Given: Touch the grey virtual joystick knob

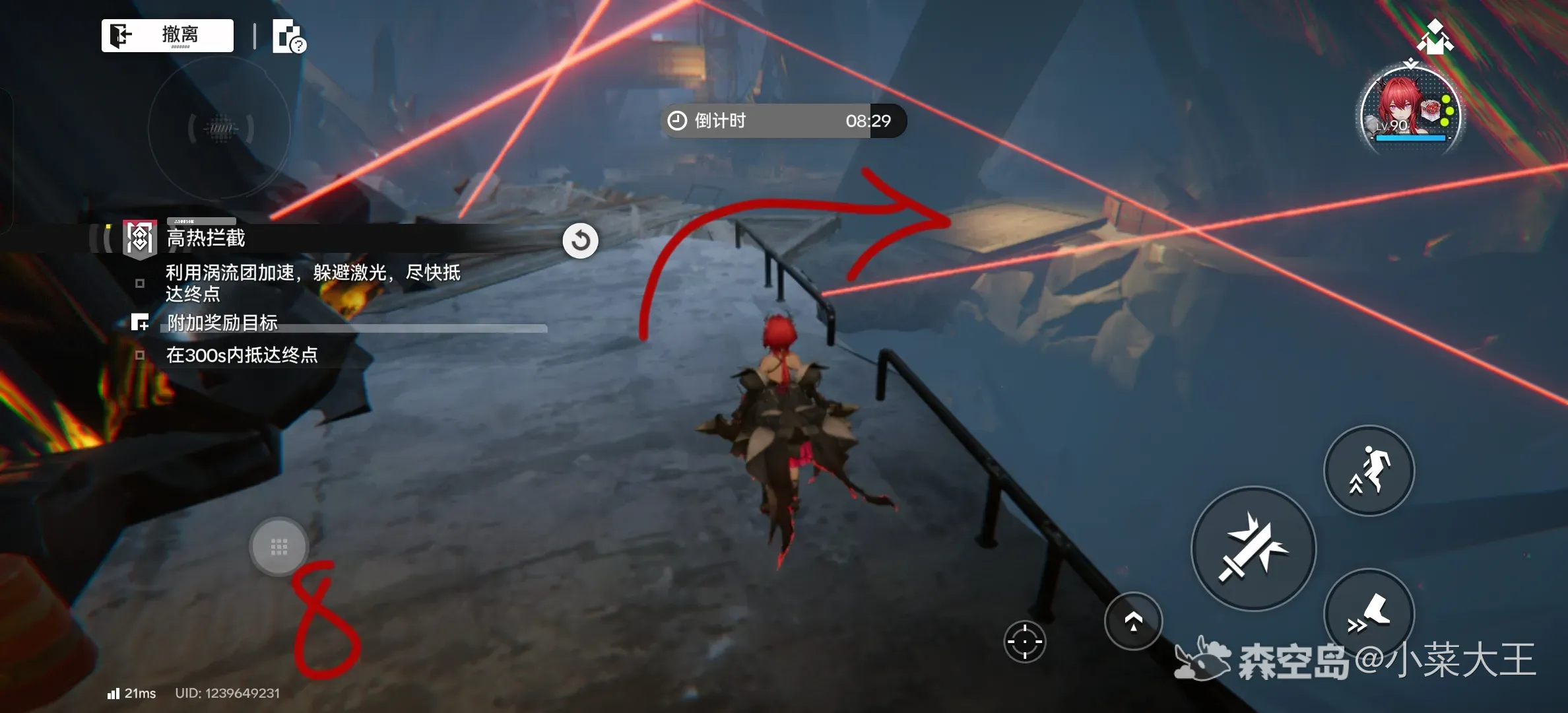Looking at the screenshot, I should coord(279,547).
